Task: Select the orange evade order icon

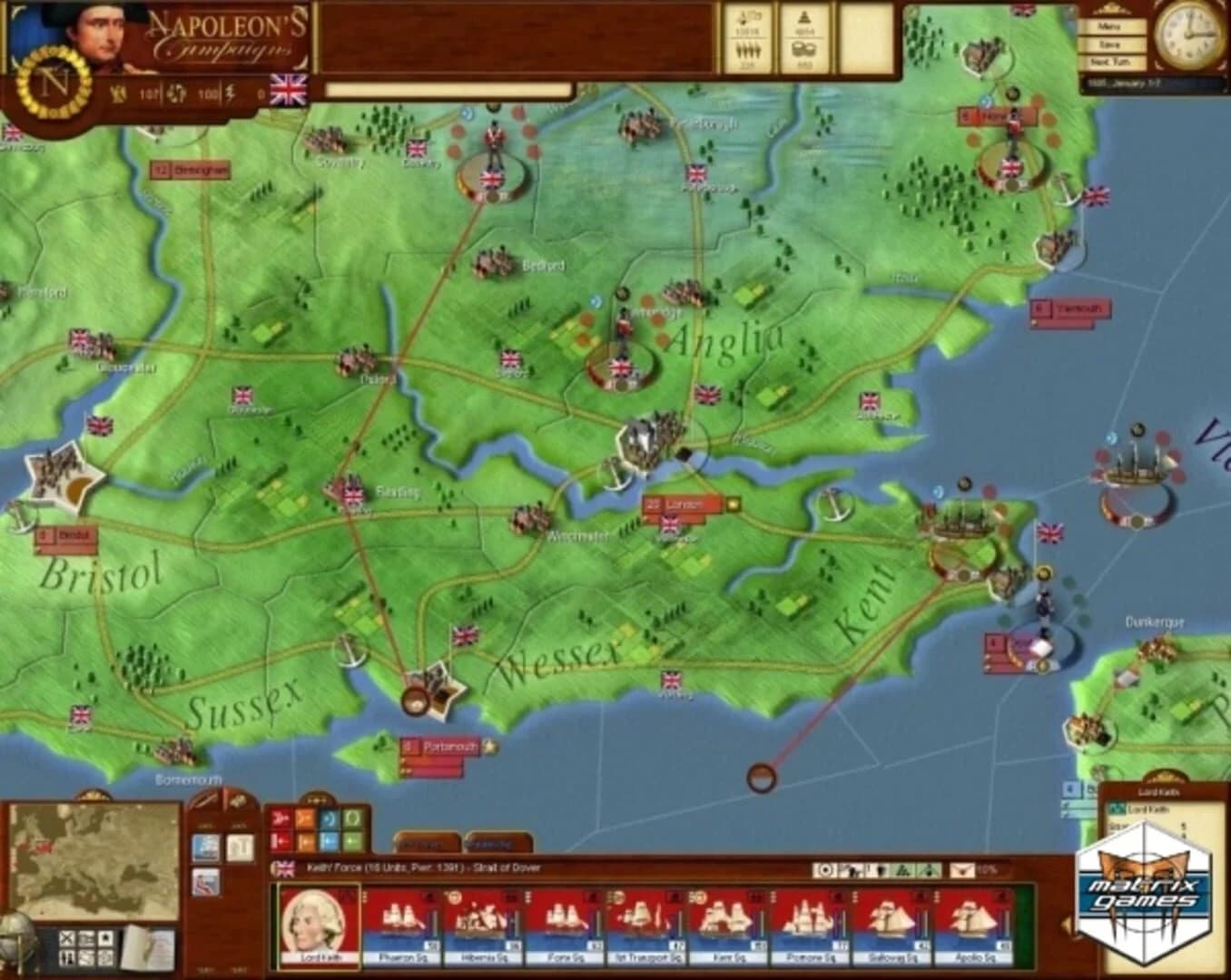Action: click(306, 817)
